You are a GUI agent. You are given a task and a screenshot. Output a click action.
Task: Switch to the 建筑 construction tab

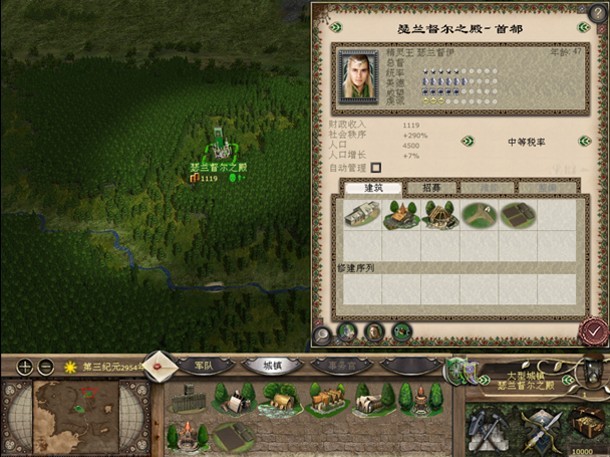tap(372, 187)
